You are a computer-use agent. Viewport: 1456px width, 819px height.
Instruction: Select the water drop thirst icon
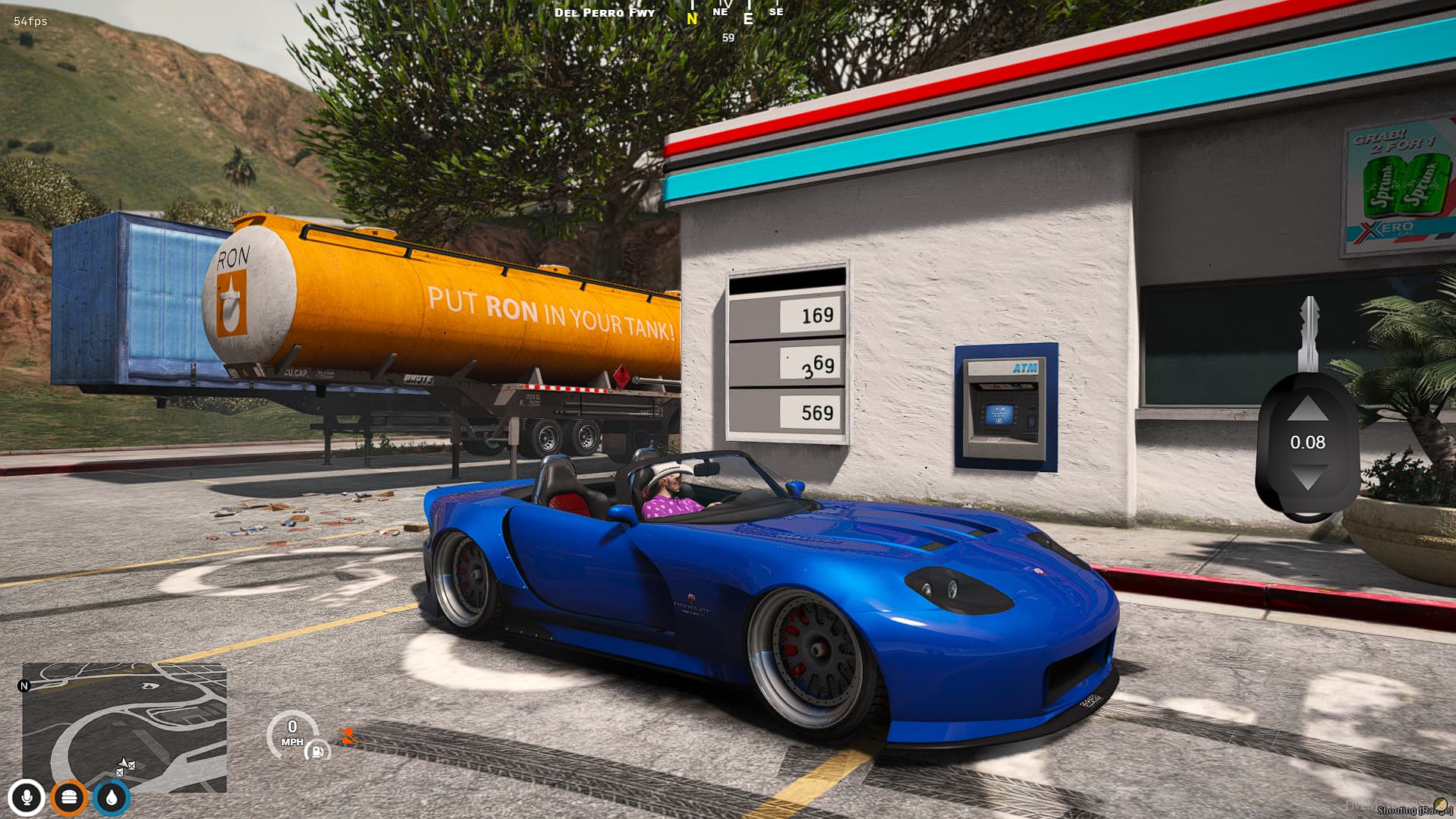(x=112, y=798)
